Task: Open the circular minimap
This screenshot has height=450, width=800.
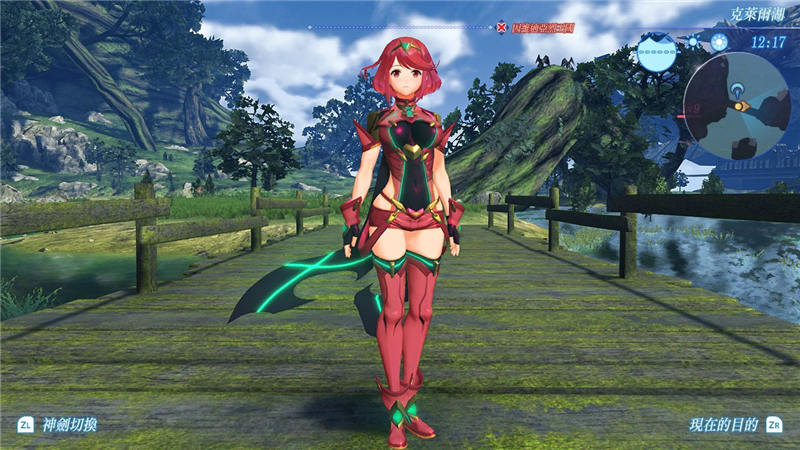Action: tap(736, 106)
